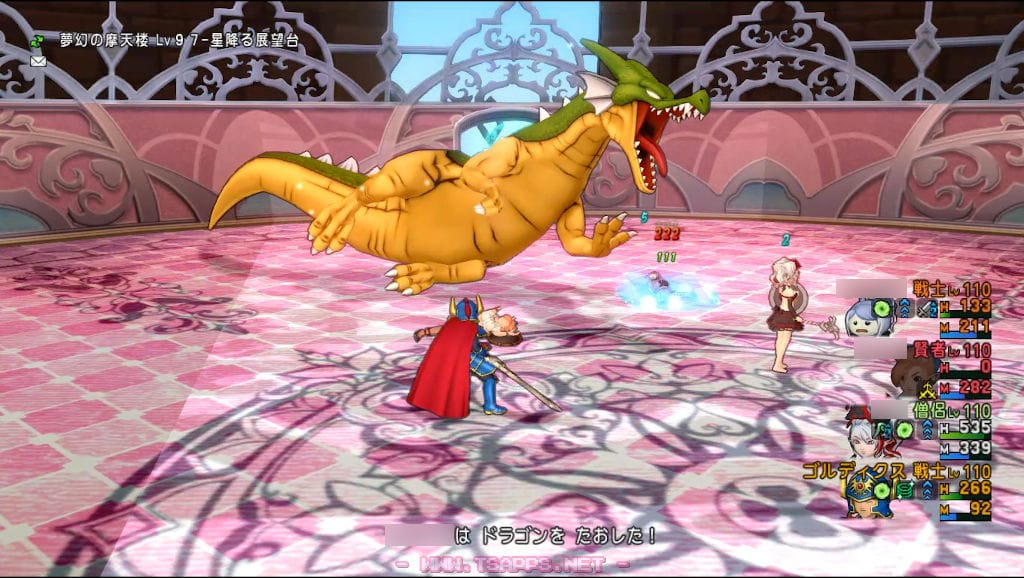Open the mail envelope icon

coord(38,61)
